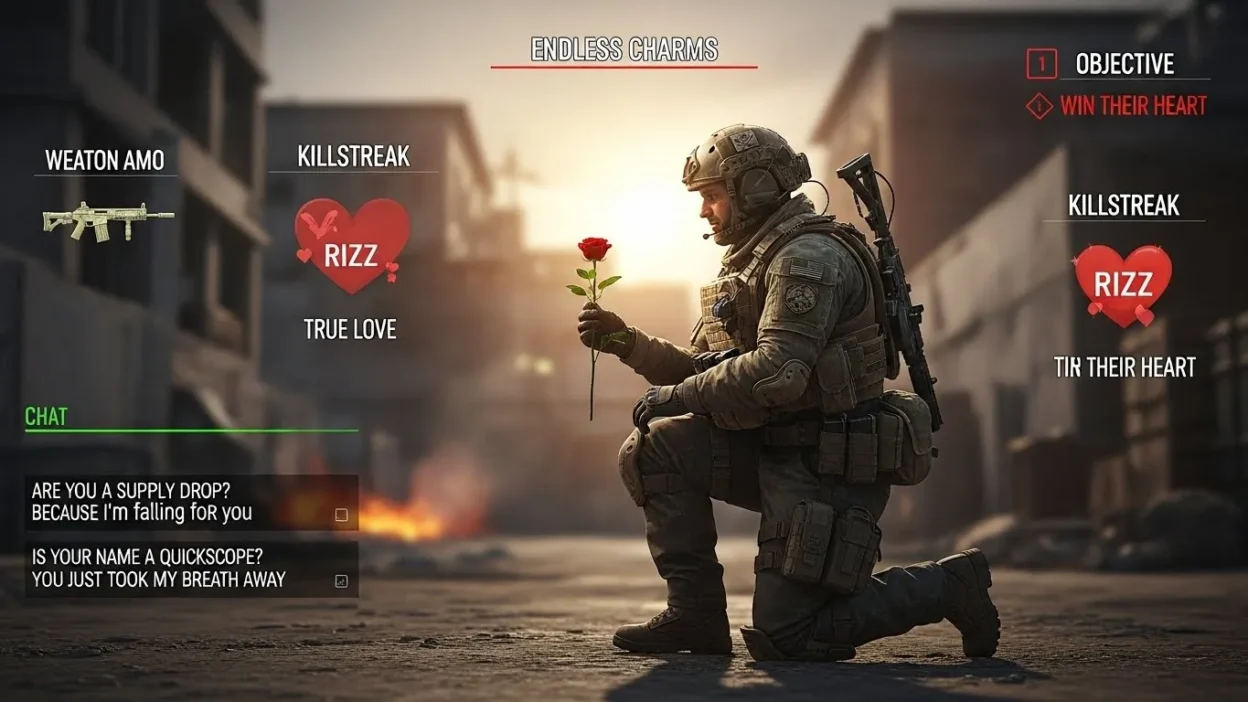Open the Win Their Heart objective
Image resolution: width=1248 pixels, height=702 pixels.
click(1132, 105)
